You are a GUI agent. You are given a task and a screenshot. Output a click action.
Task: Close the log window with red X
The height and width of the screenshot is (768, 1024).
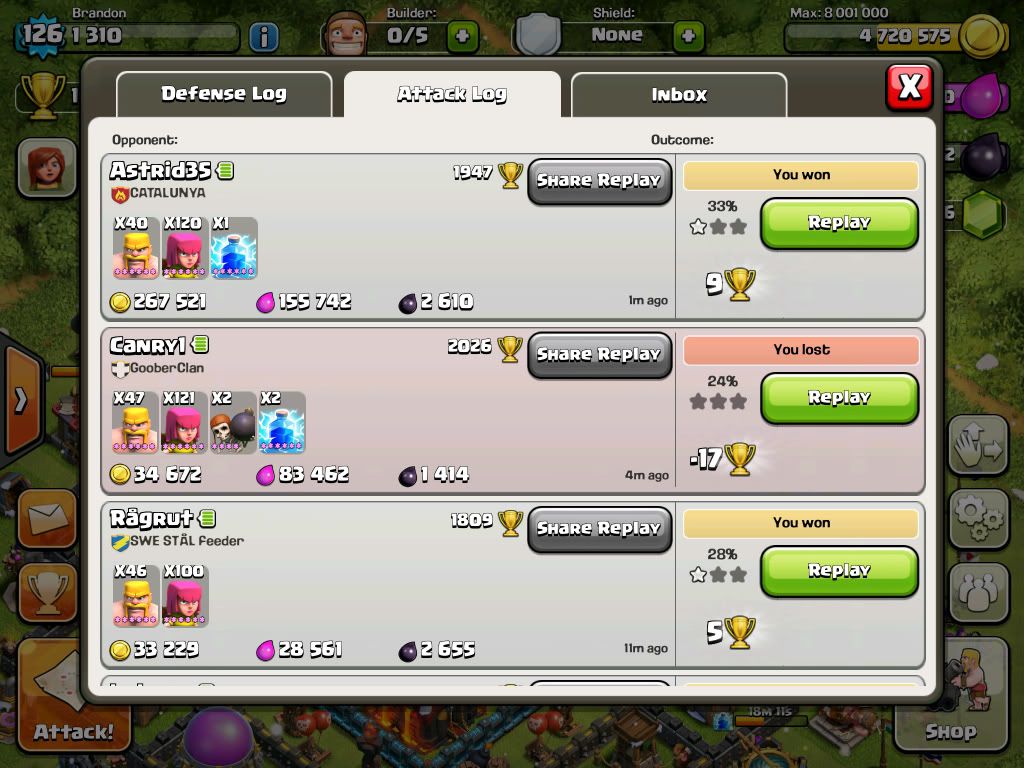pyautogui.click(x=909, y=87)
